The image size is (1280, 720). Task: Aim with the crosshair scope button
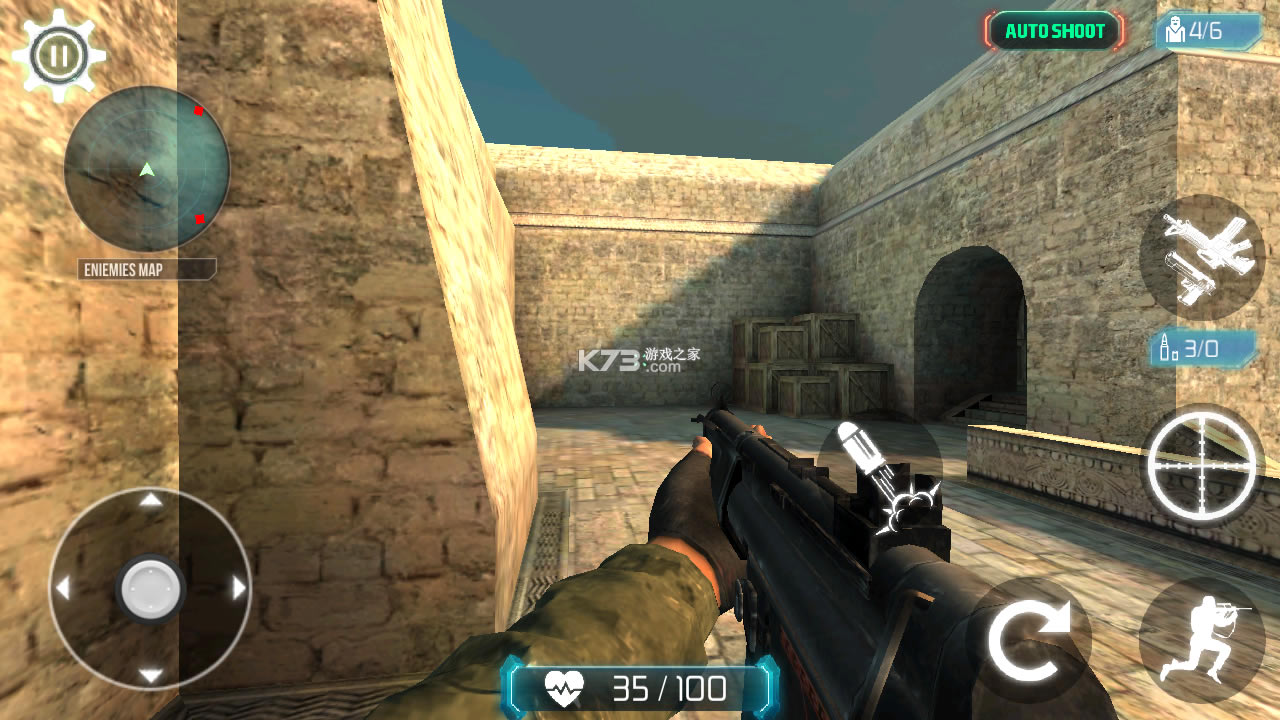pyautogui.click(x=1201, y=465)
